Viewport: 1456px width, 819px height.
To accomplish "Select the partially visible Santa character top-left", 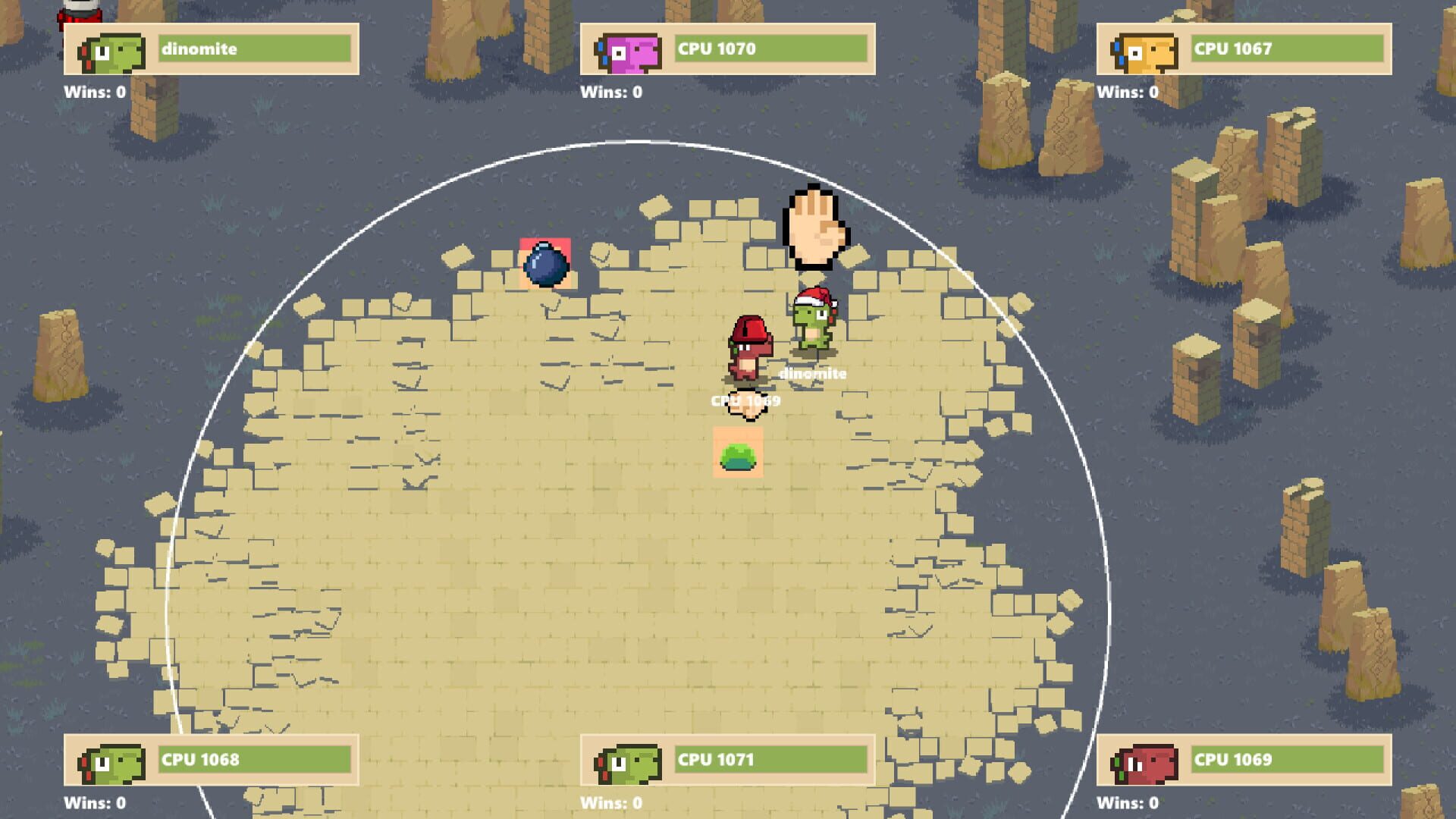I will coord(78,11).
